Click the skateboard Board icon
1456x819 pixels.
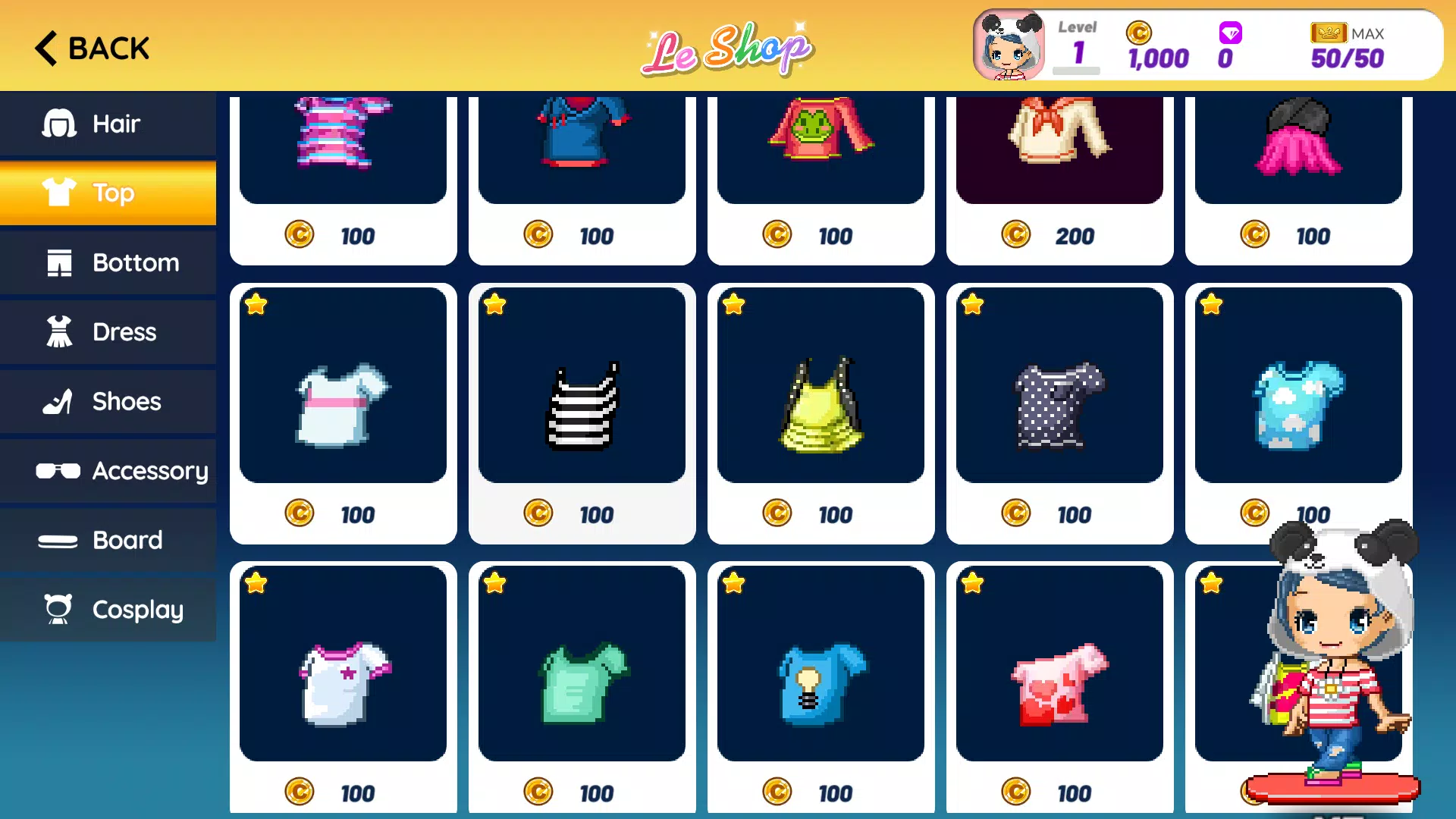click(x=59, y=540)
